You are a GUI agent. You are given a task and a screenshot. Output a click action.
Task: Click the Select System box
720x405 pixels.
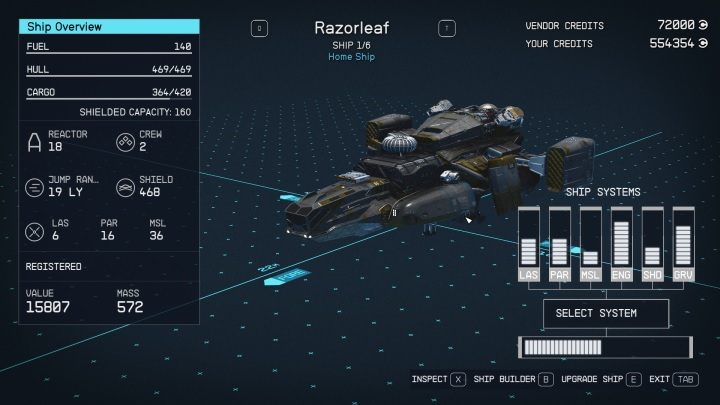coord(604,313)
